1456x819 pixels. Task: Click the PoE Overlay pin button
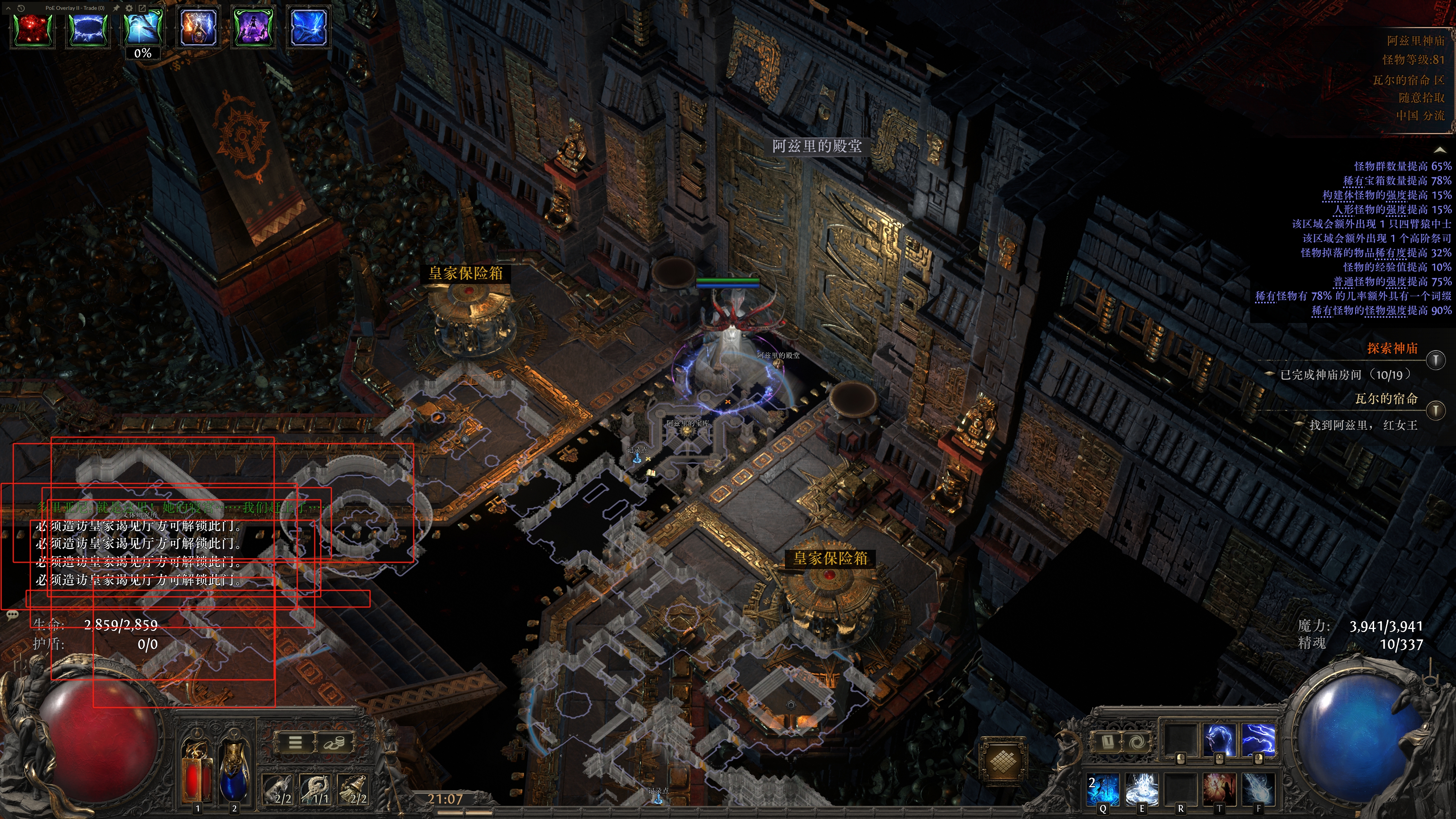click(x=116, y=8)
